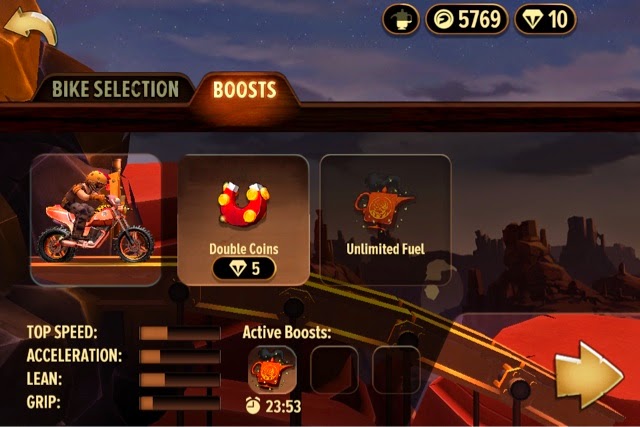Click the active Unlimited Fuel boost icon

[x=272, y=369]
